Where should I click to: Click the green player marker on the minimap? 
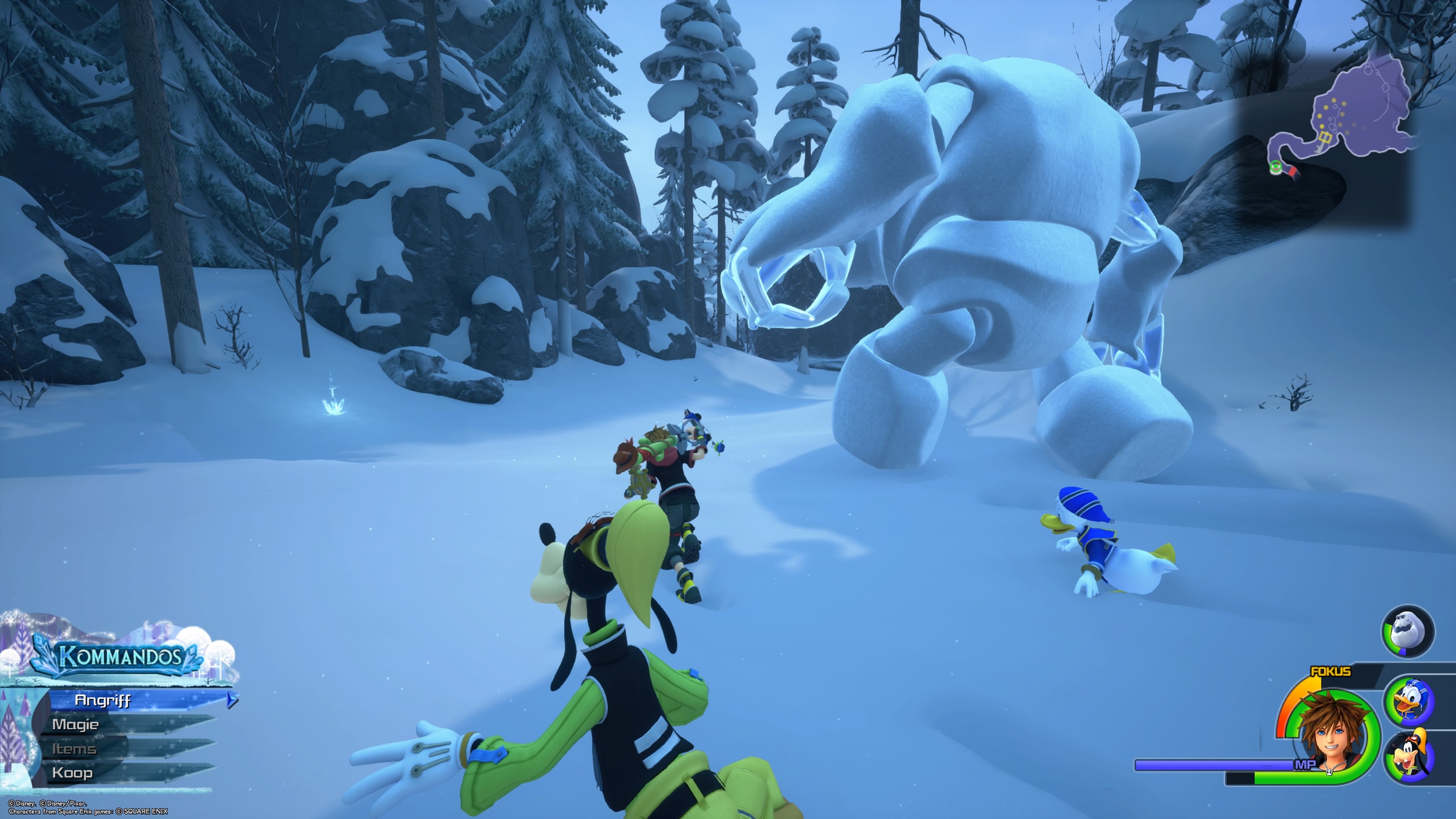click(1275, 166)
